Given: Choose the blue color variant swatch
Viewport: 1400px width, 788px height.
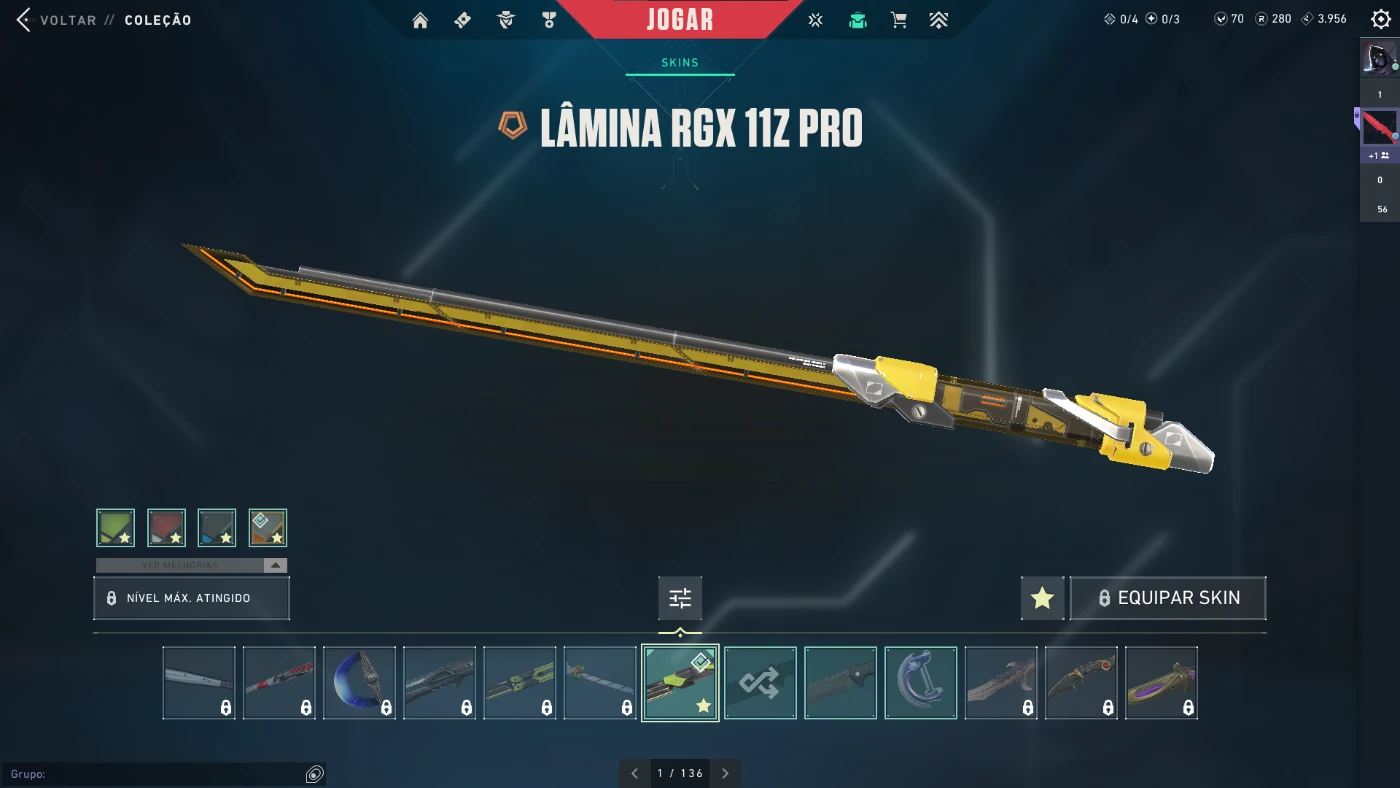Looking at the screenshot, I should click(217, 528).
